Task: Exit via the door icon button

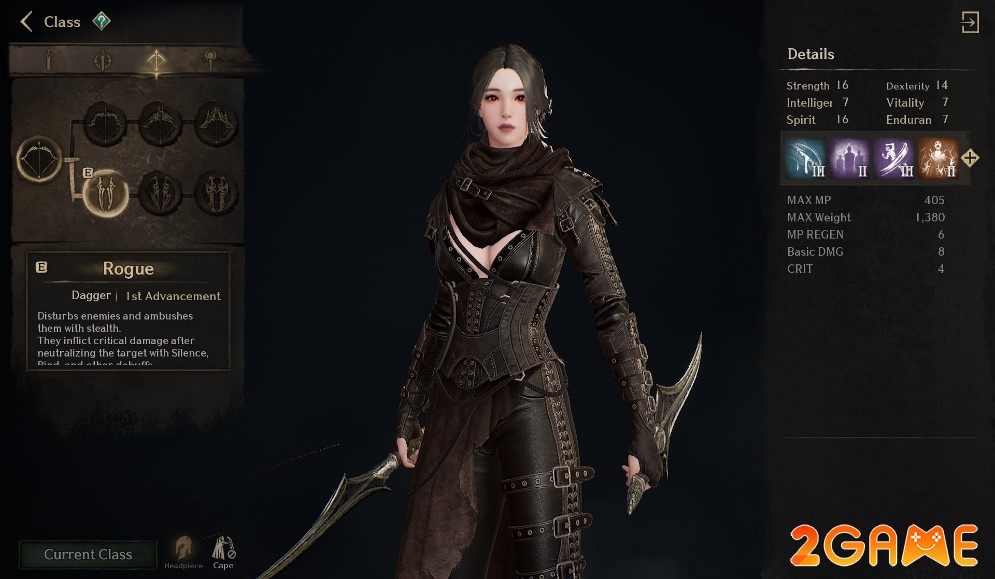Action: (x=969, y=23)
